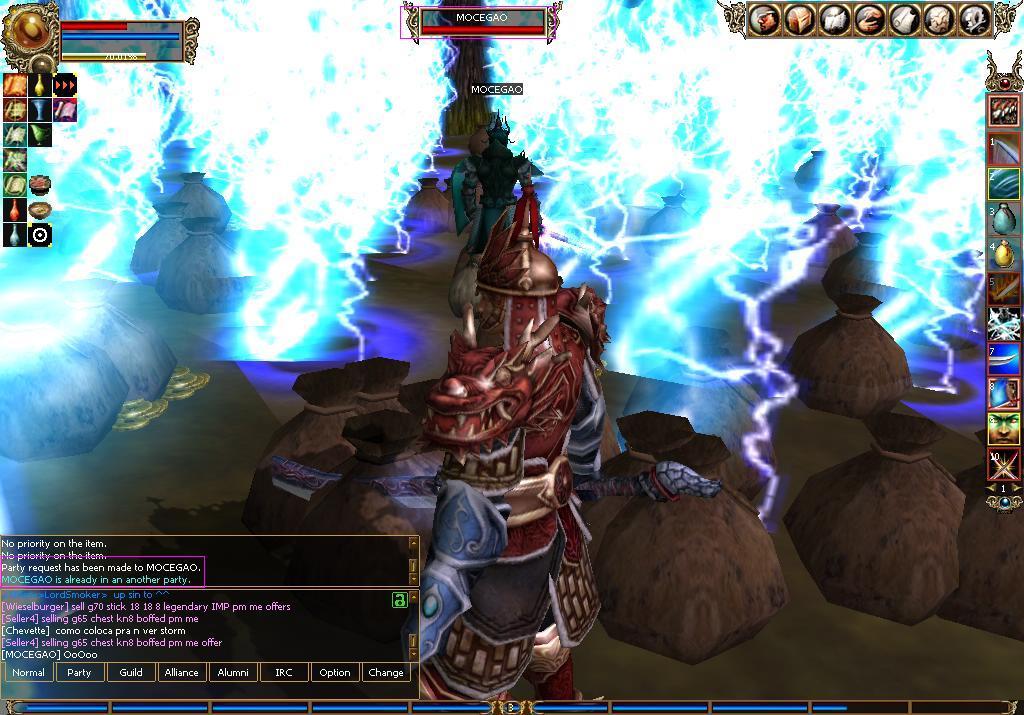Show the IRC chat tab

(284, 672)
